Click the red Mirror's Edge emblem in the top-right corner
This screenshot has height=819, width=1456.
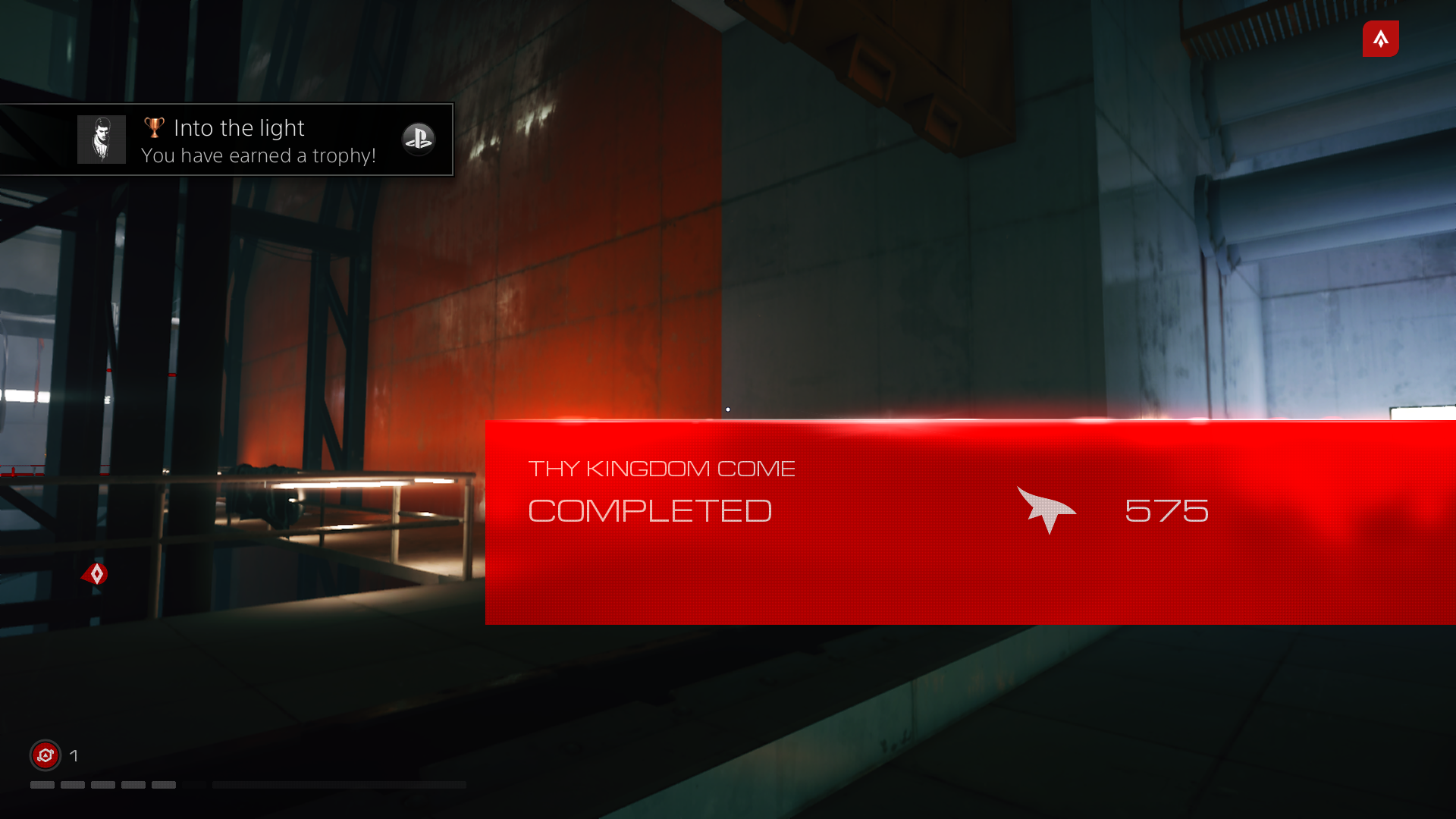pos(1380,39)
